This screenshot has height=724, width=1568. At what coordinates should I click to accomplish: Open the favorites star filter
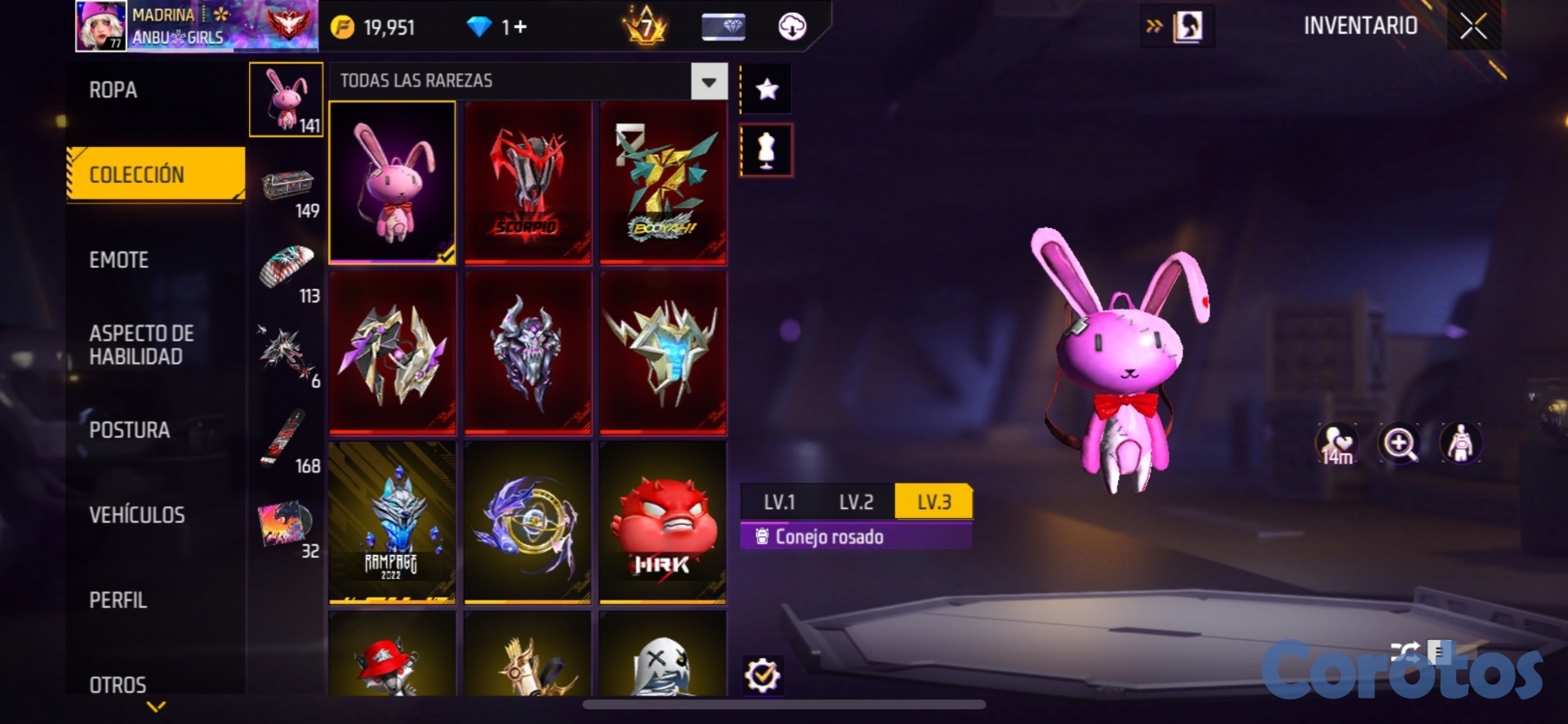(x=766, y=89)
